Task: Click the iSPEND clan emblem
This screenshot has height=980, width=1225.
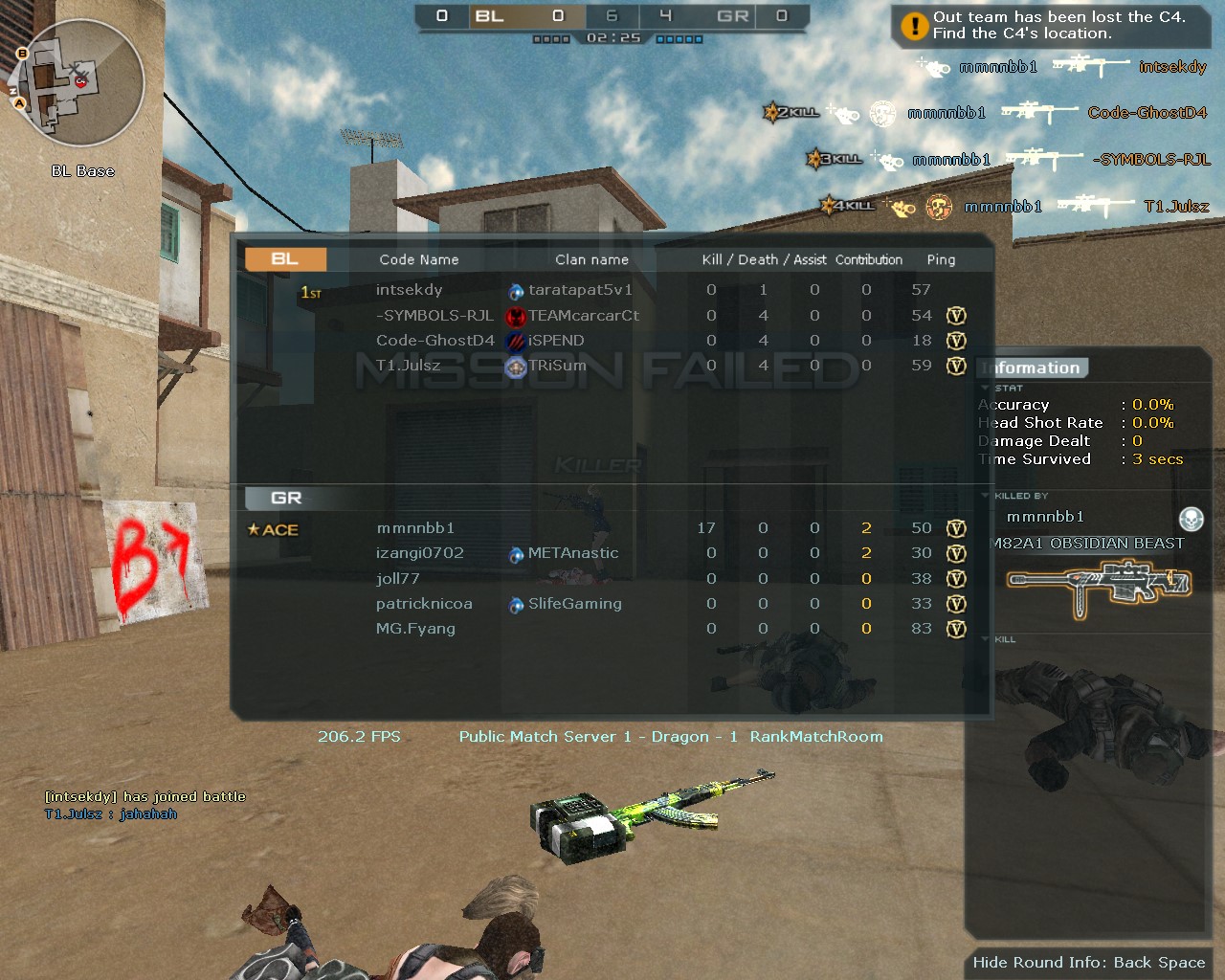Action: pos(514,341)
